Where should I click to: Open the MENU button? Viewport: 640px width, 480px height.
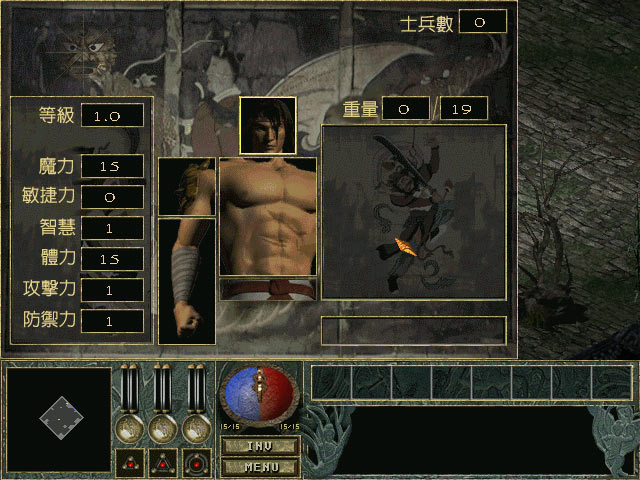(259, 465)
